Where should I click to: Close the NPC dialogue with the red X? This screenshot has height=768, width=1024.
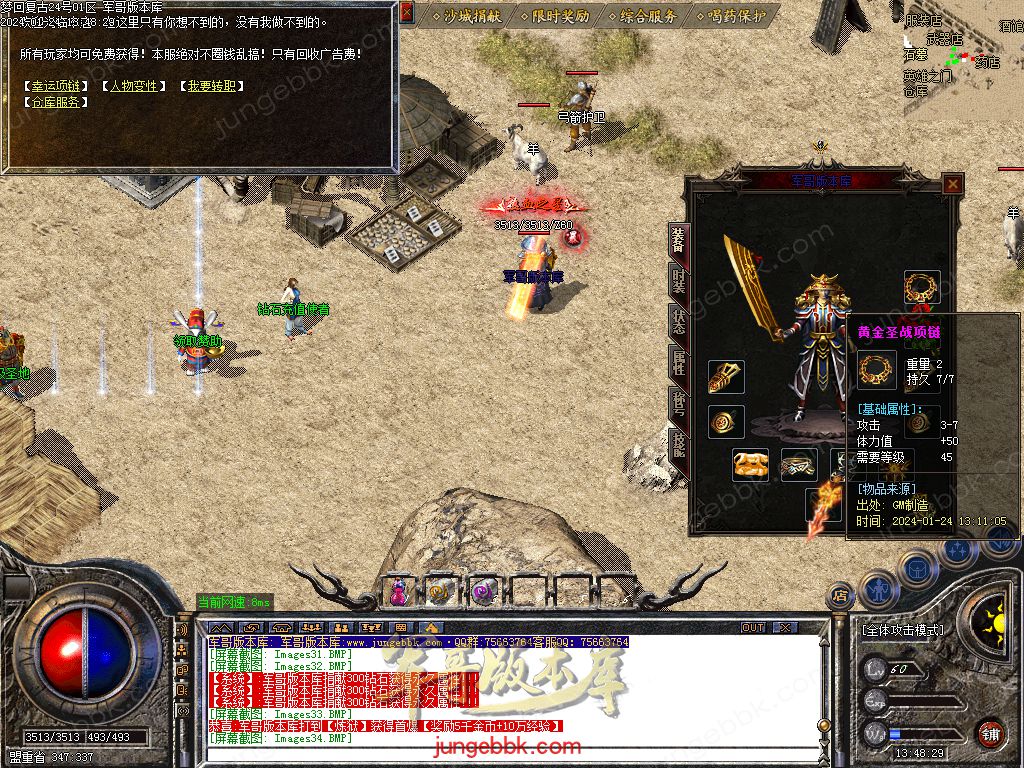pos(406,13)
